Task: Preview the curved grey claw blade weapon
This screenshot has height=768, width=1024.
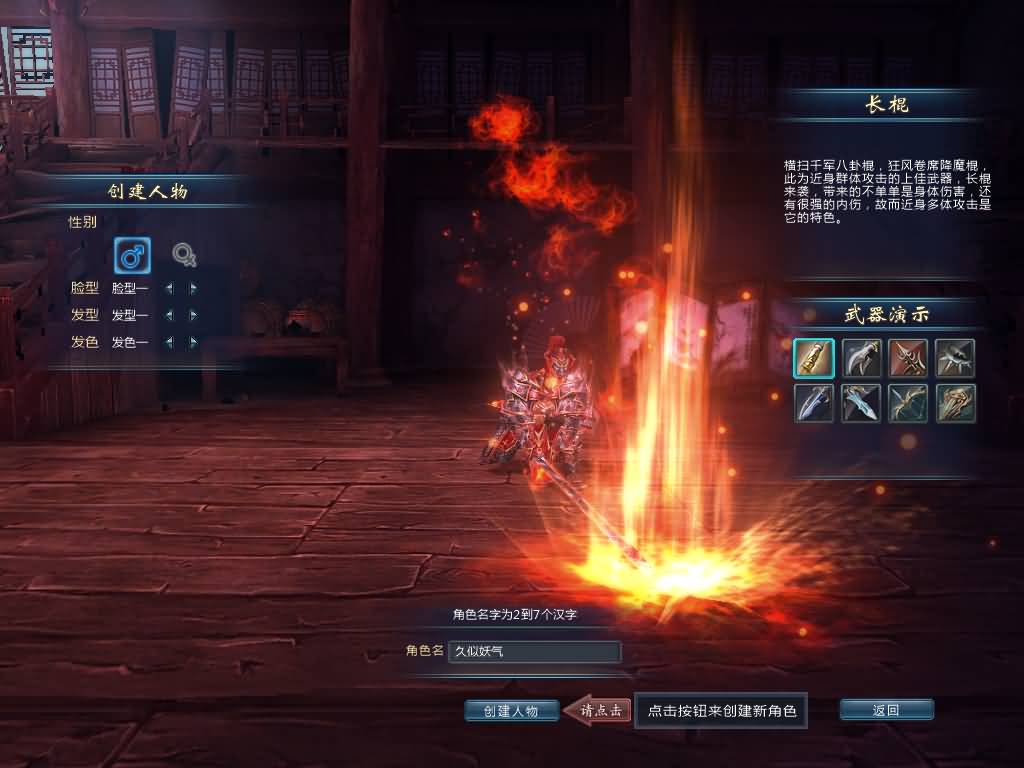Action: click(861, 358)
